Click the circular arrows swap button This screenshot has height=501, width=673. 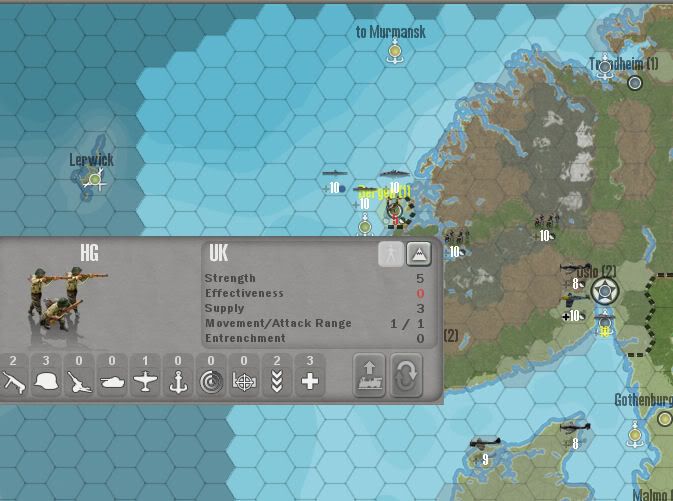click(406, 375)
